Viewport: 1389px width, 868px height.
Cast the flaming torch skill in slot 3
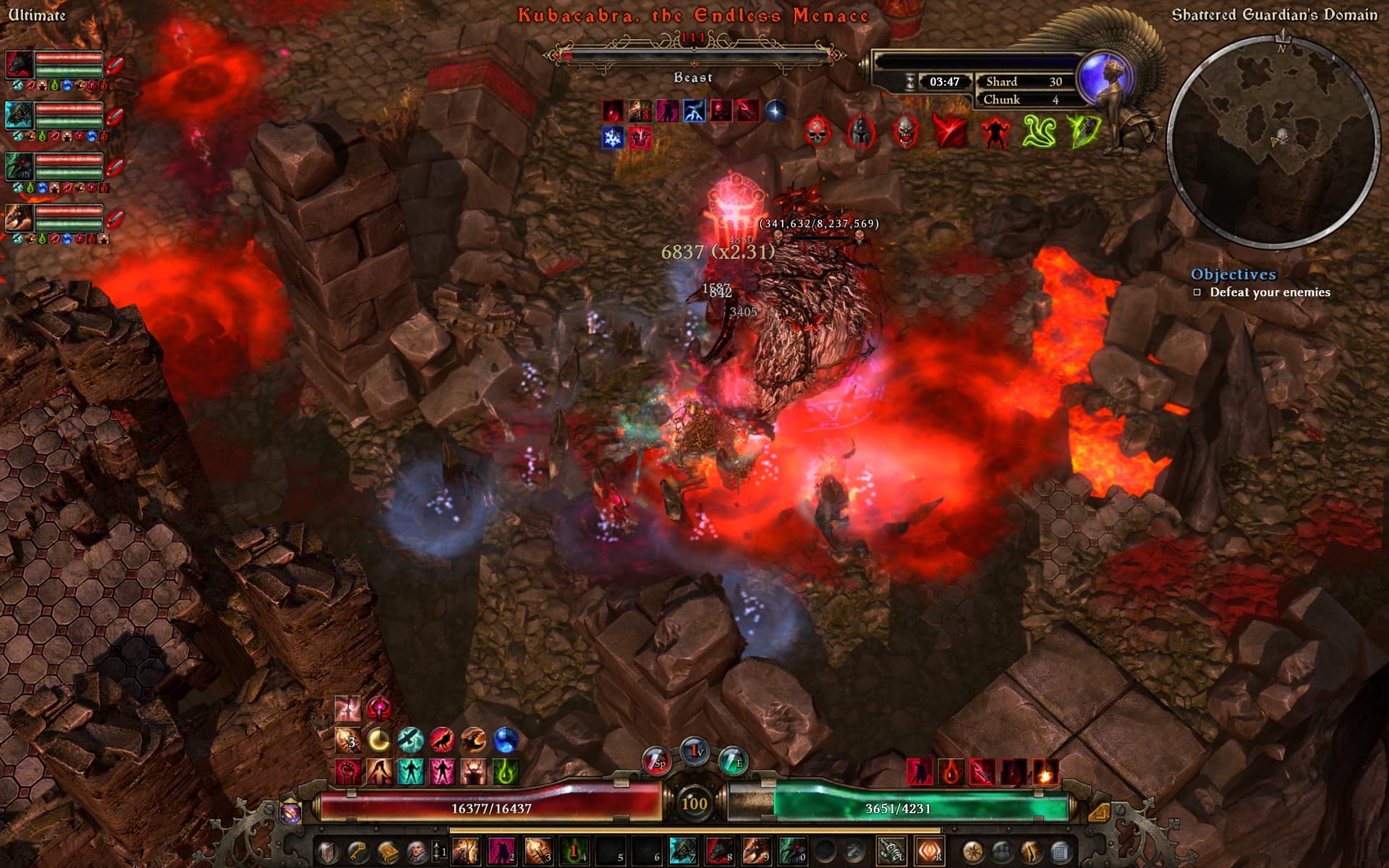tap(538, 851)
